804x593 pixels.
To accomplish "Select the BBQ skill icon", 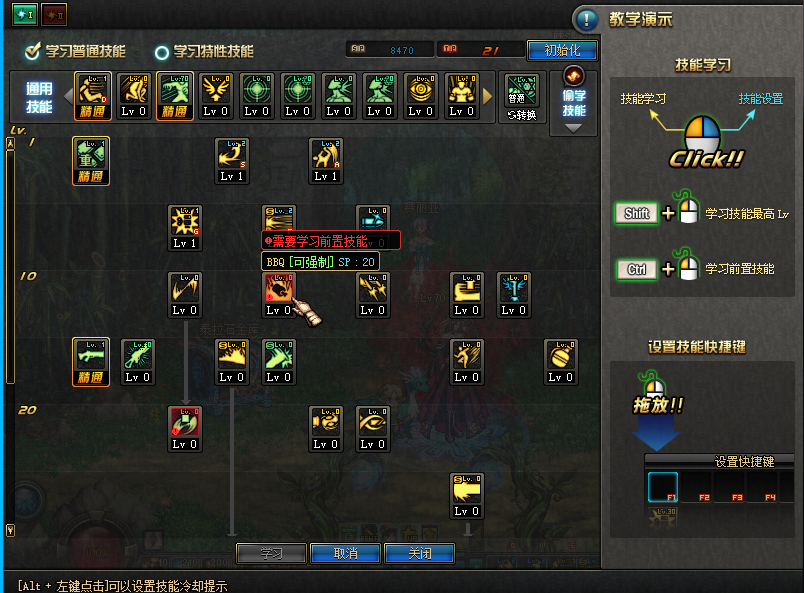I will [x=279, y=289].
